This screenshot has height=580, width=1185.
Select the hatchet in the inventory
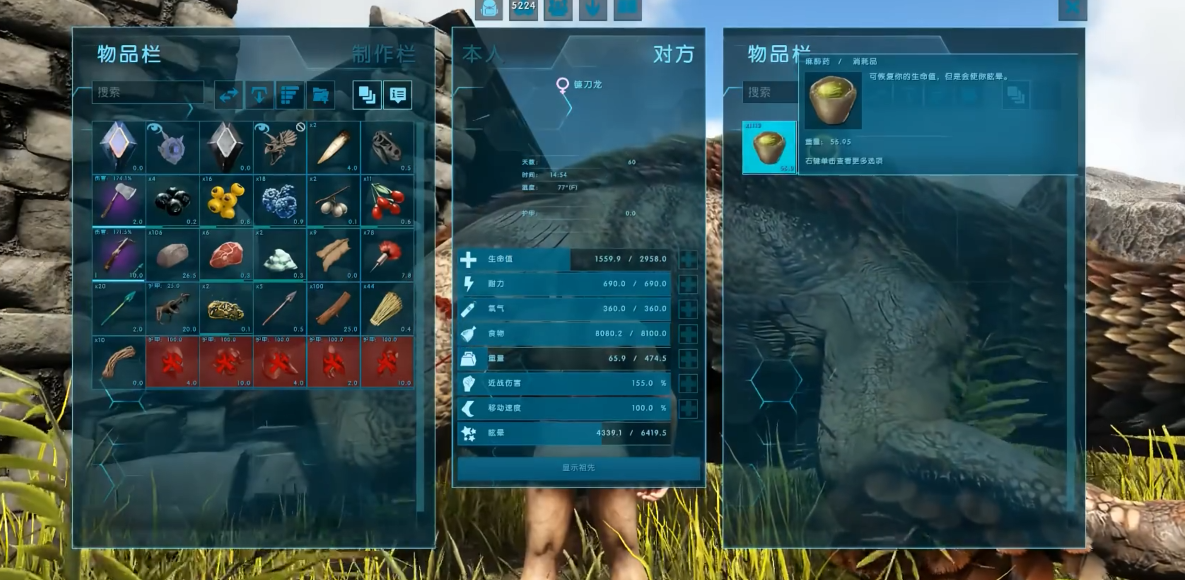click(x=118, y=200)
